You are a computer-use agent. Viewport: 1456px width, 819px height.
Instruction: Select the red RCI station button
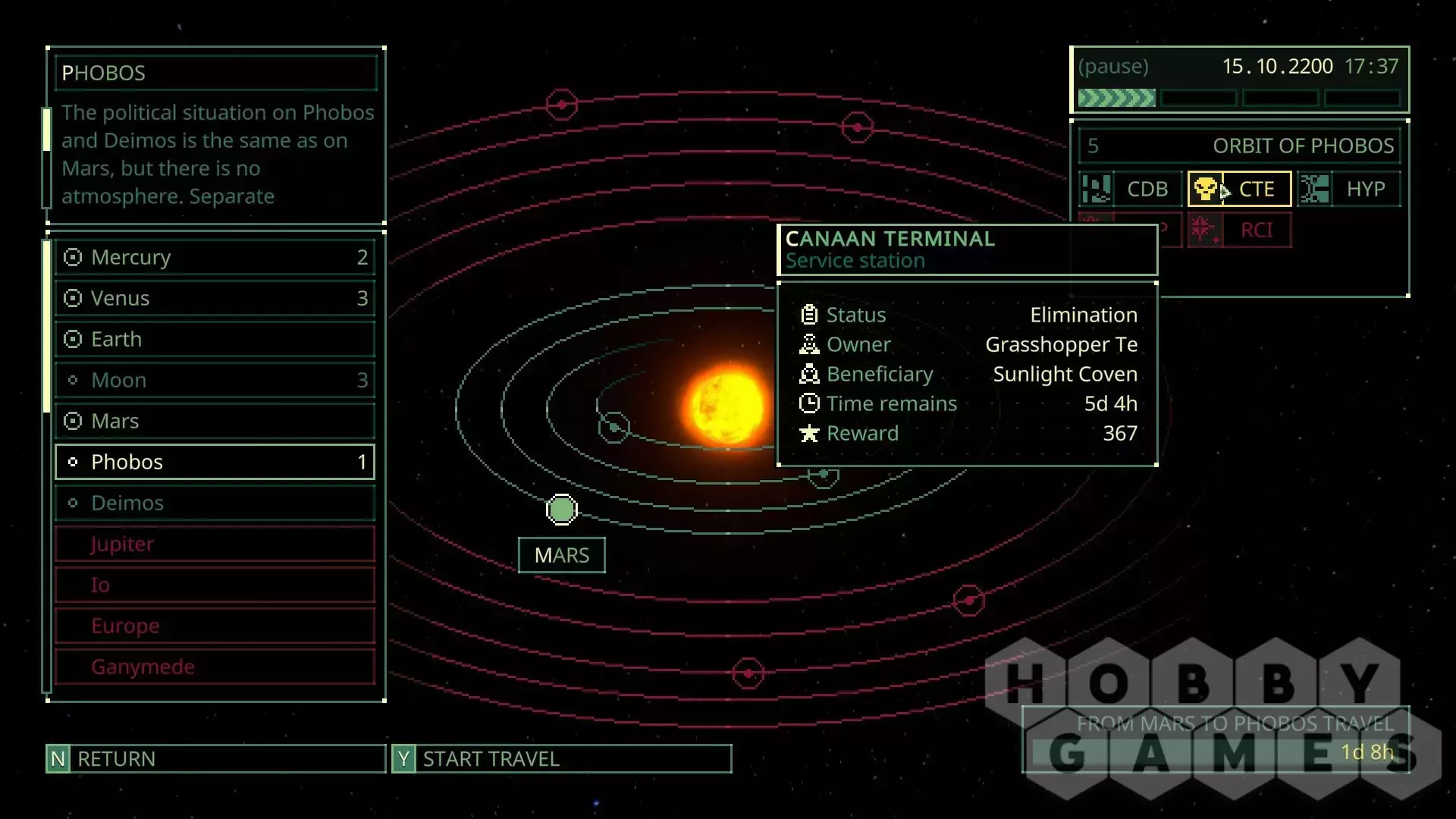pyautogui.click(x=1239, y=230)
